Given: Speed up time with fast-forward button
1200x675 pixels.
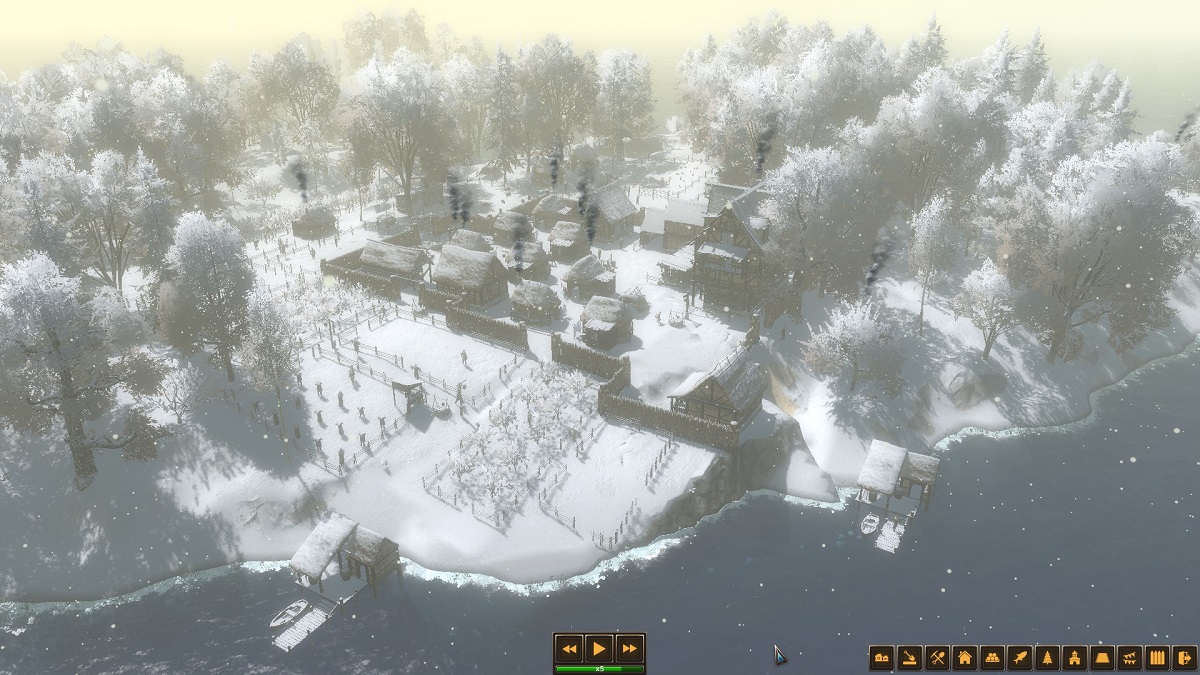Looking at the screenshot, I should click(628, 648).
